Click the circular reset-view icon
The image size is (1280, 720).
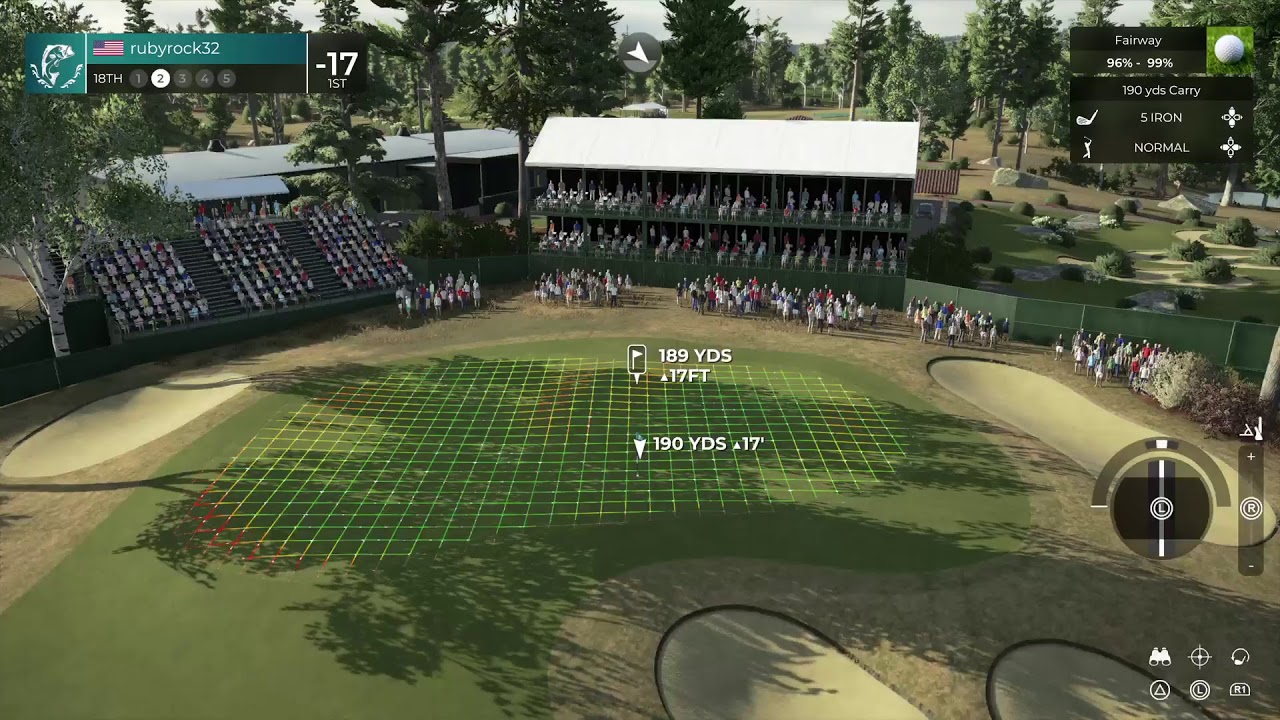[1240, 657]
